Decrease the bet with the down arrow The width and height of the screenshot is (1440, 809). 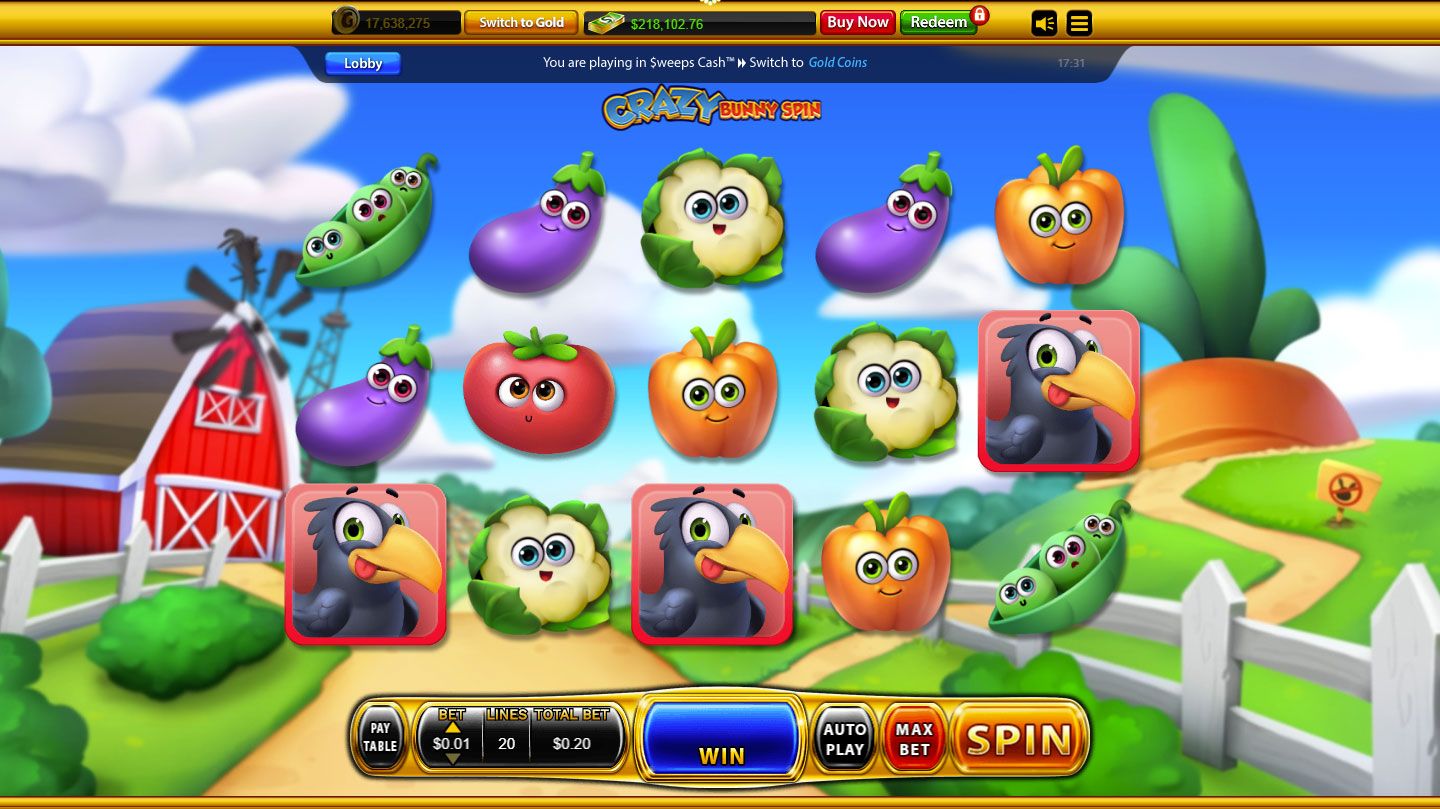coord(452,759)
